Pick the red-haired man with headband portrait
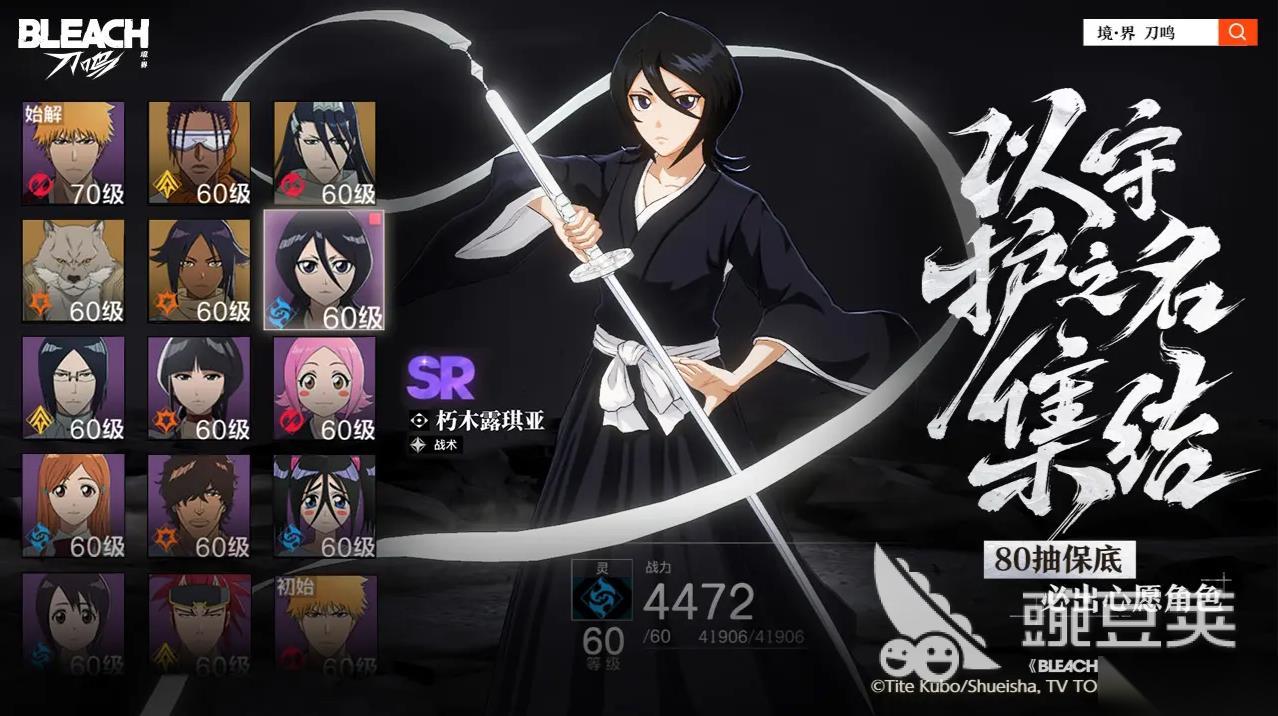The width and height of the screenshot is (1278, 716). 199,620
